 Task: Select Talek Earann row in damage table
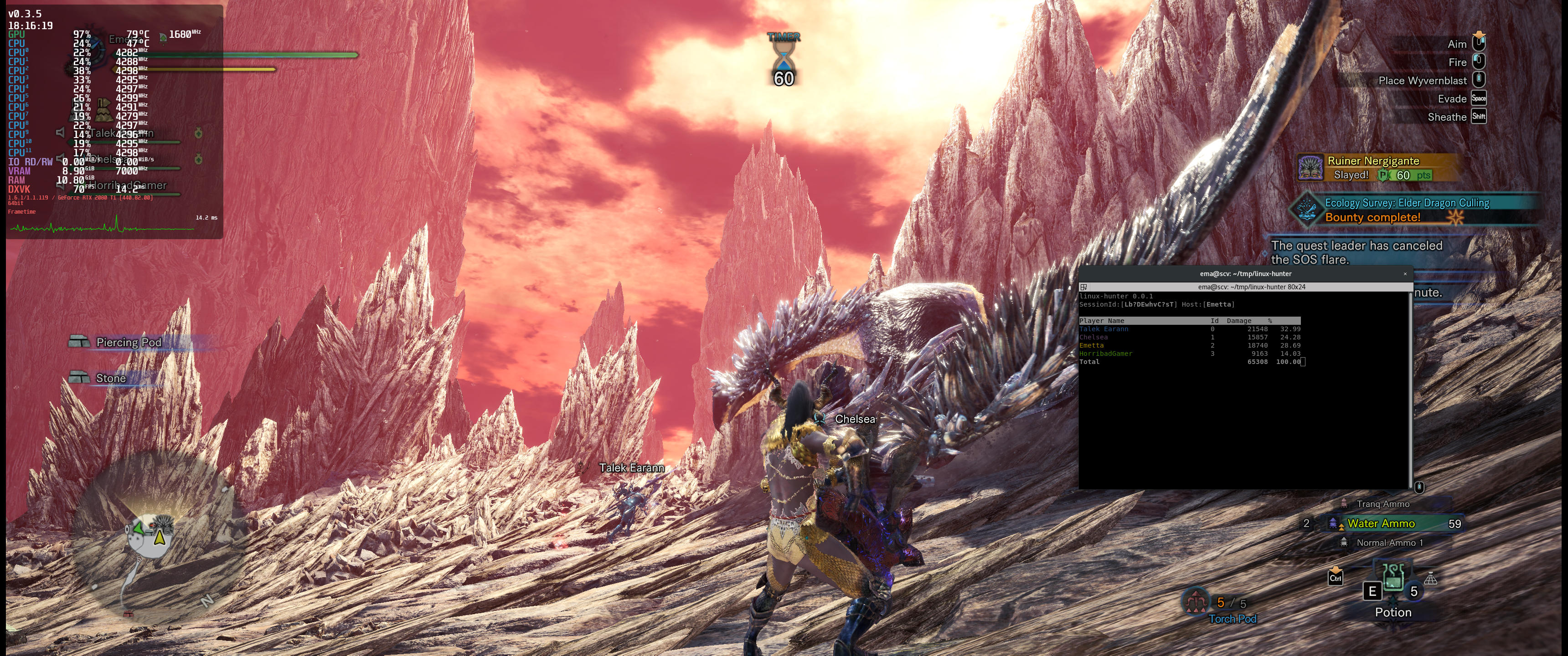(1189, 329)
